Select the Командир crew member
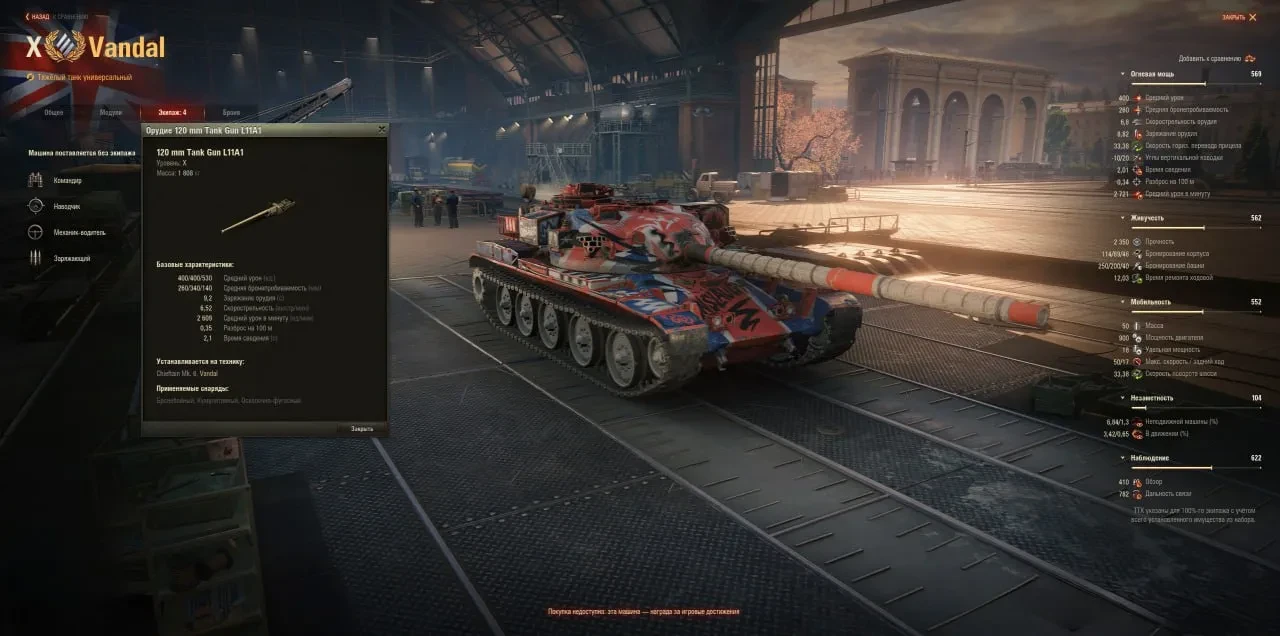1280x636 pixels. coord(68,180)
